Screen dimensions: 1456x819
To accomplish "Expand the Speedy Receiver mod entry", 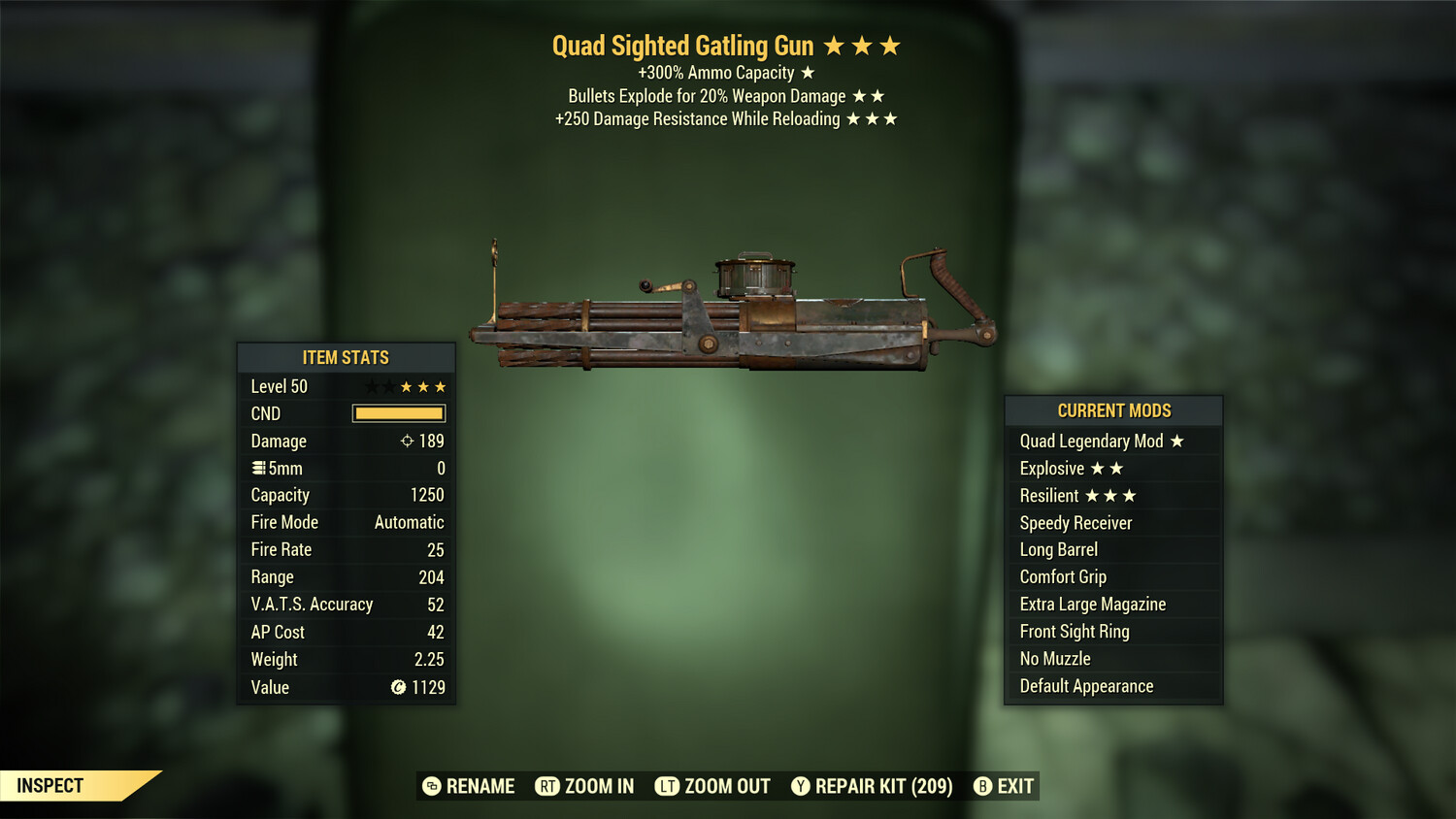I will click(1075, 522).
